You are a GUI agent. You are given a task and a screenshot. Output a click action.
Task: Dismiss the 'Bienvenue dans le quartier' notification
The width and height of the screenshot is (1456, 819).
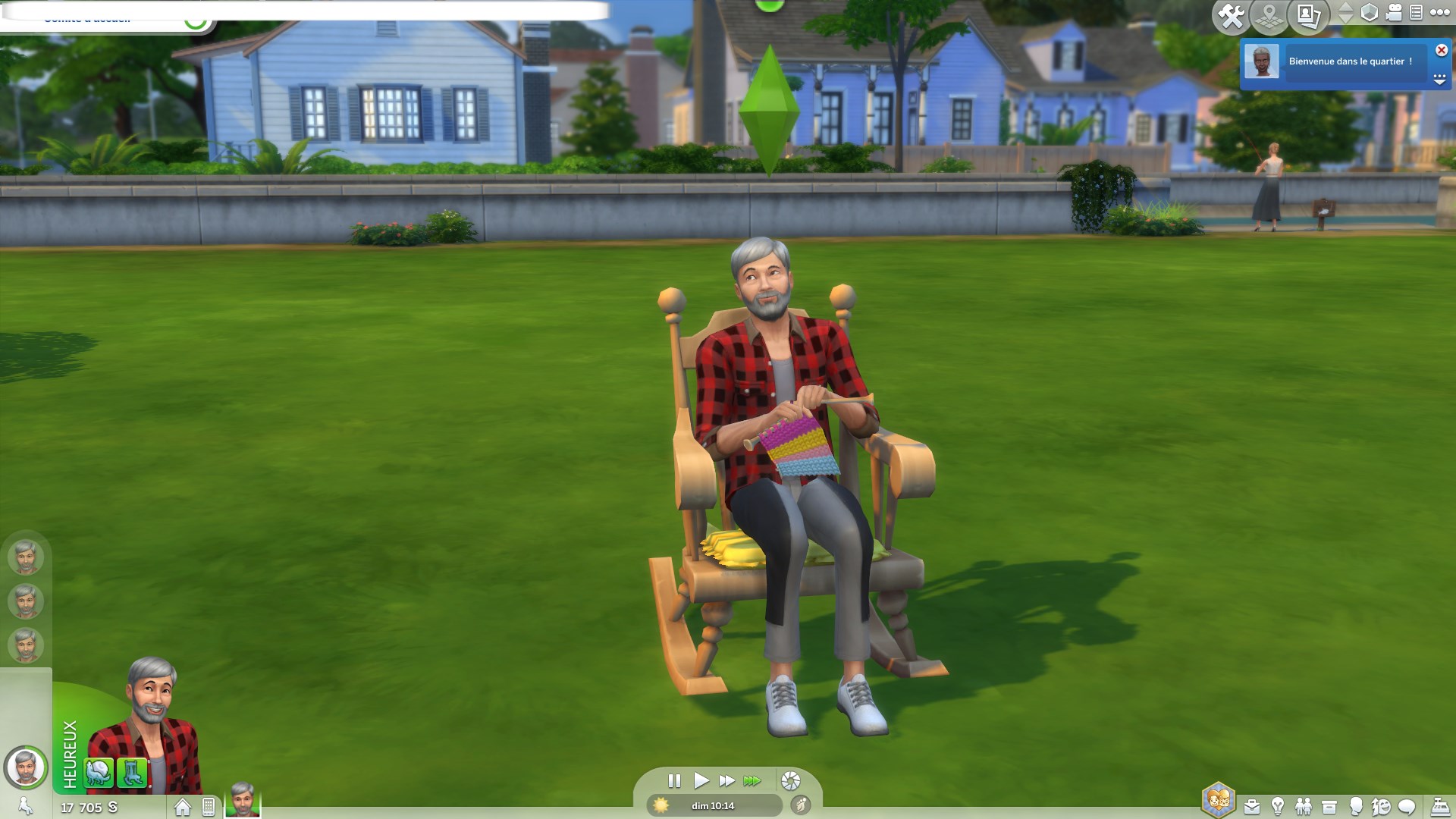pos(1441,51)
